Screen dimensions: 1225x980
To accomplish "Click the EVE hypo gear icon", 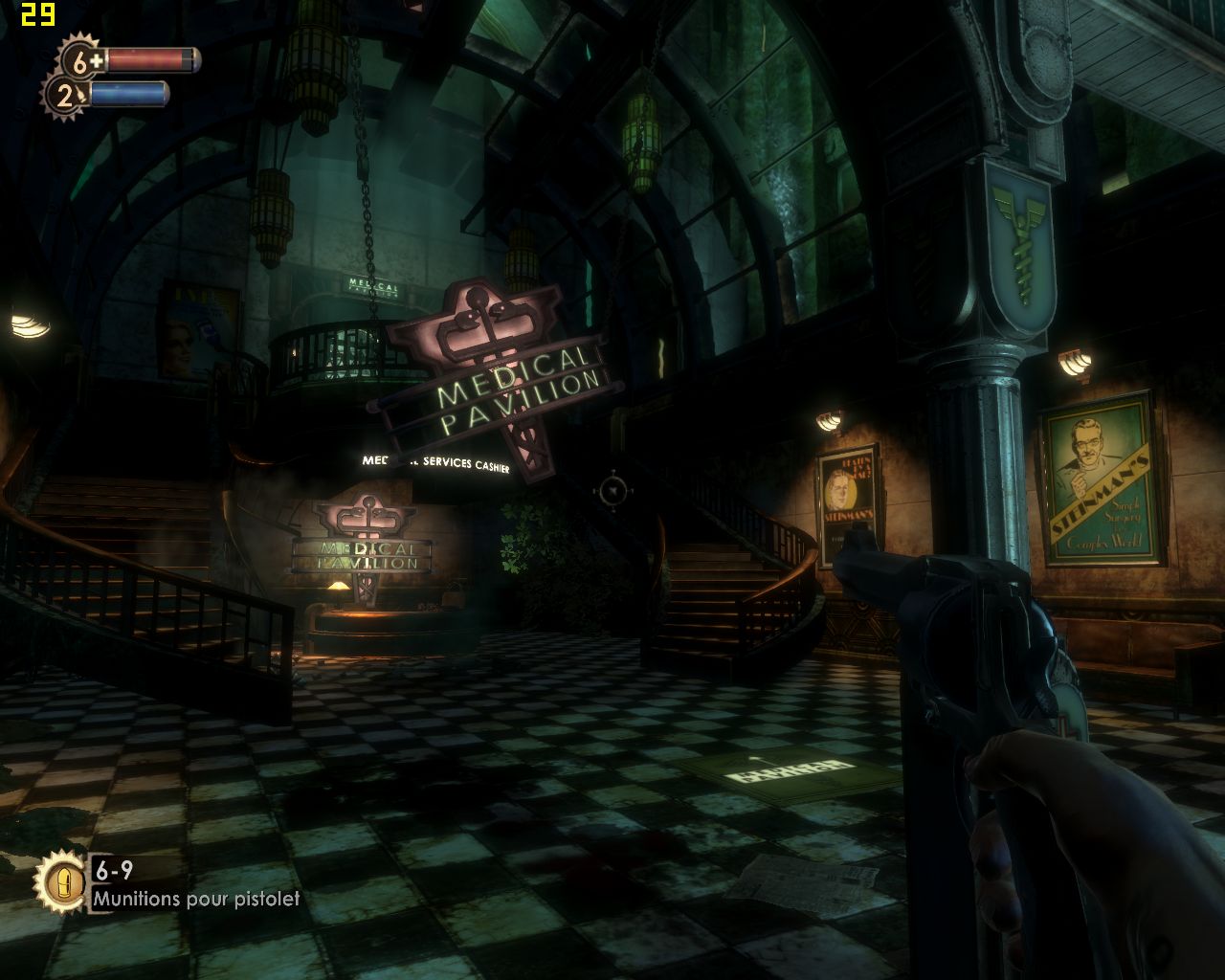I will pos(64,95).
